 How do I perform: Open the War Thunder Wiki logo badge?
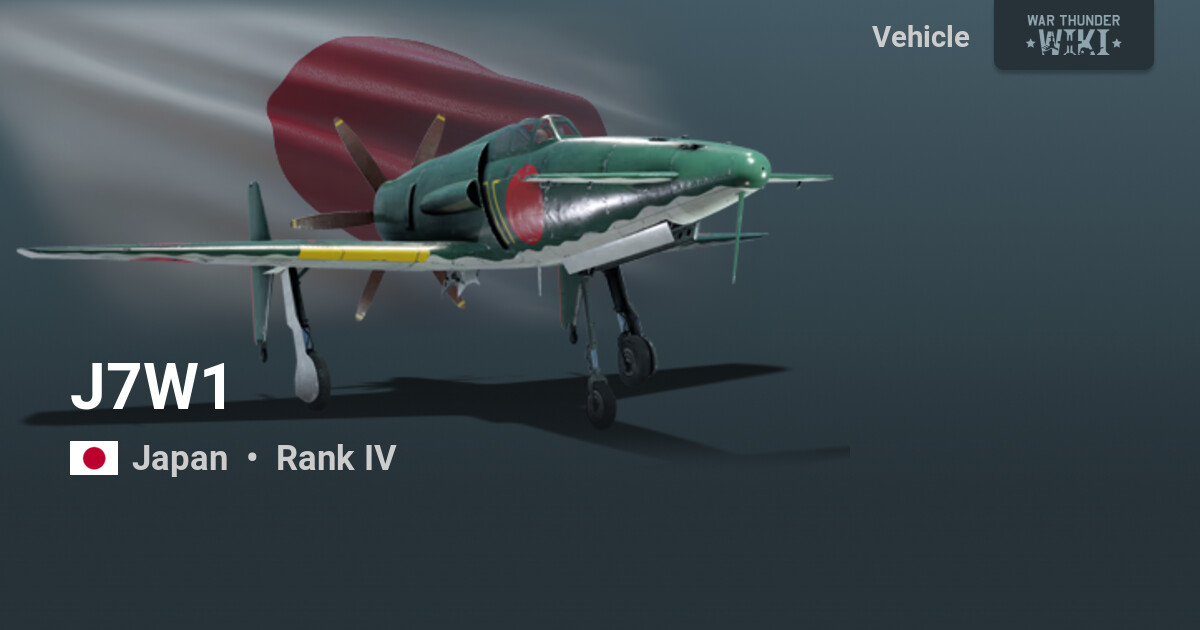1073,34
